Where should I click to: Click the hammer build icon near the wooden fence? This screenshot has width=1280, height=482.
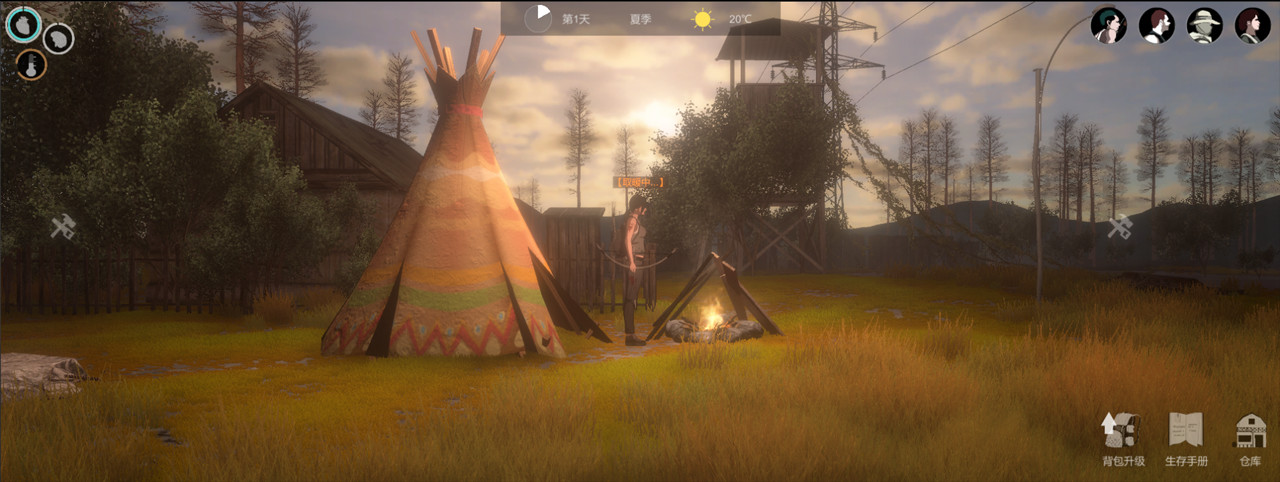63,227
